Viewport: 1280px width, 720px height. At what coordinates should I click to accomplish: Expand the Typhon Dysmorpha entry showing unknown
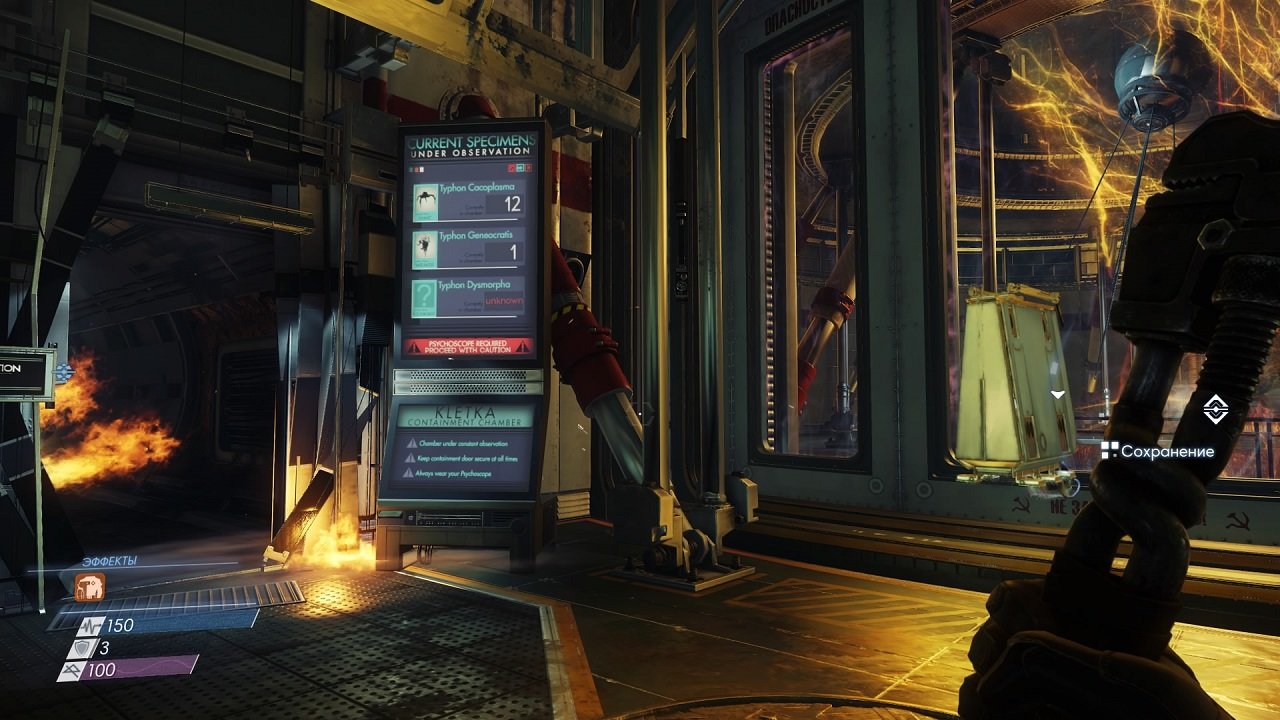click(503, 301)
